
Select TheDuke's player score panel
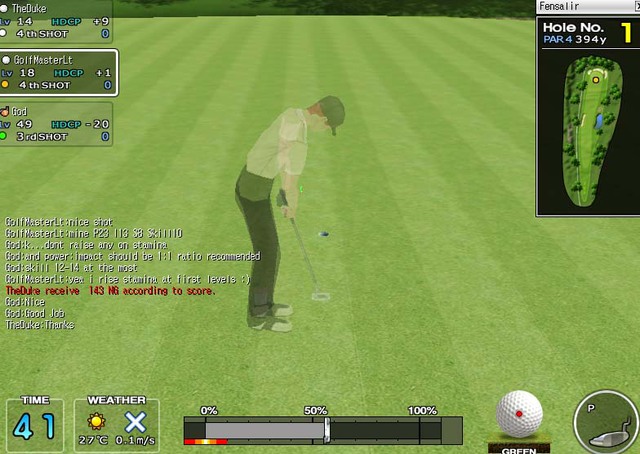pos(56,21)
